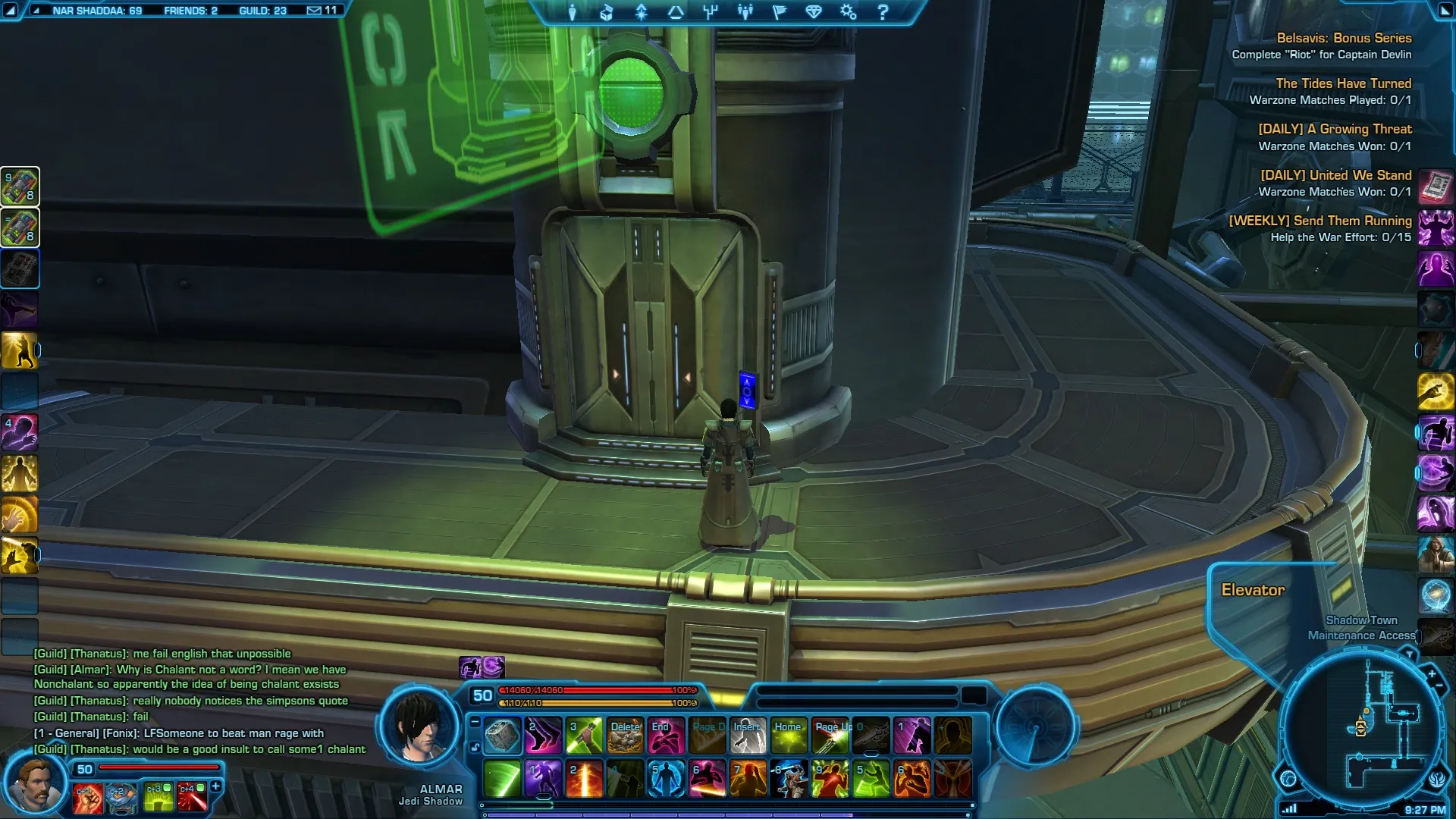The height and width of the screenshot is (819, 1456).
Task: Select the Belsavis: Bonus Series quest
Action: (1343, 38)
